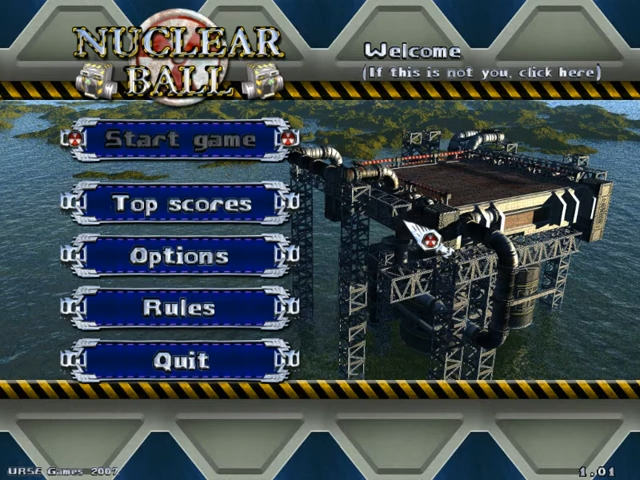
Task: Choose Quit to exit the game
Action: click(180, 360)
